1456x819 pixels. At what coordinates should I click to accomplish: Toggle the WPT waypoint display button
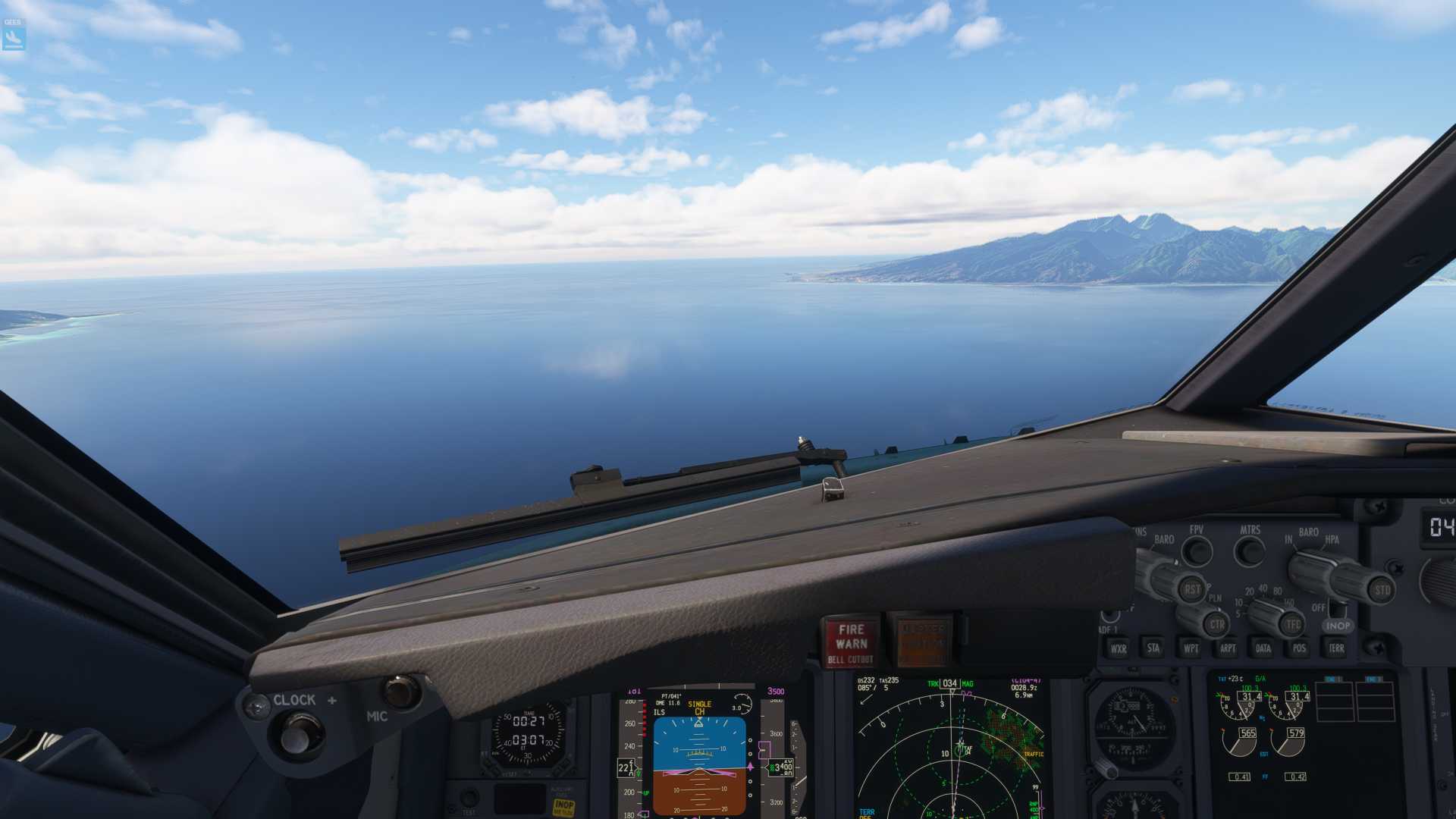(1191, 648)
